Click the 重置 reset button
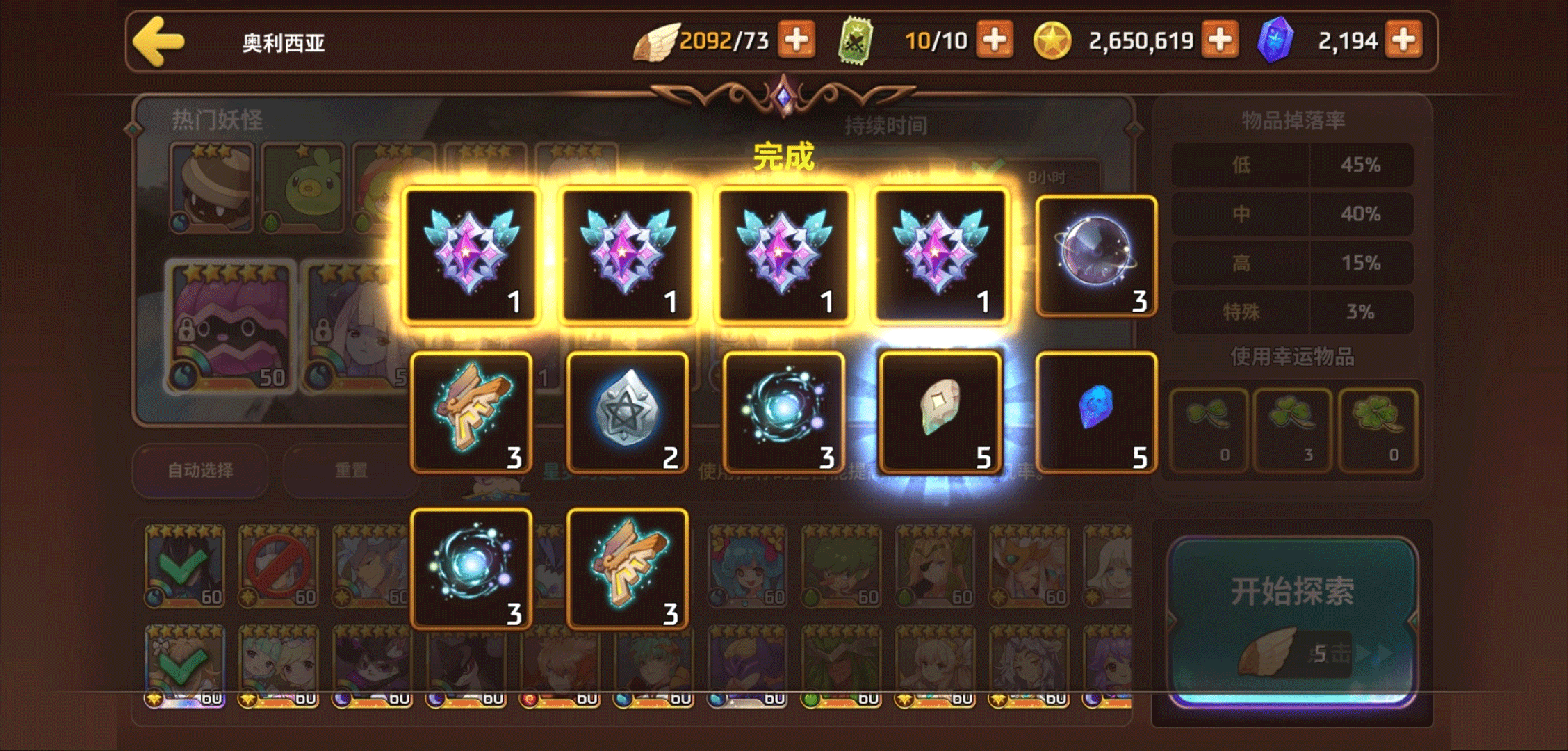Screen dimensions: 1568x751 point(351,471)
